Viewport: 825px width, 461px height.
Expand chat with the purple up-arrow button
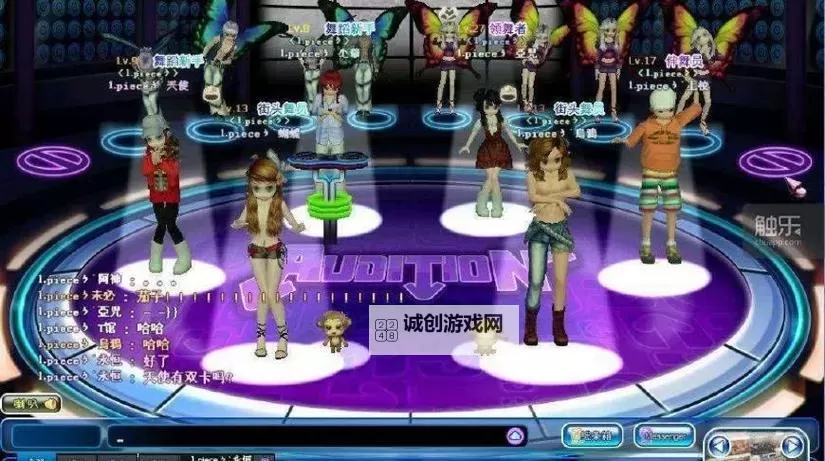click(x=515, y=437)
